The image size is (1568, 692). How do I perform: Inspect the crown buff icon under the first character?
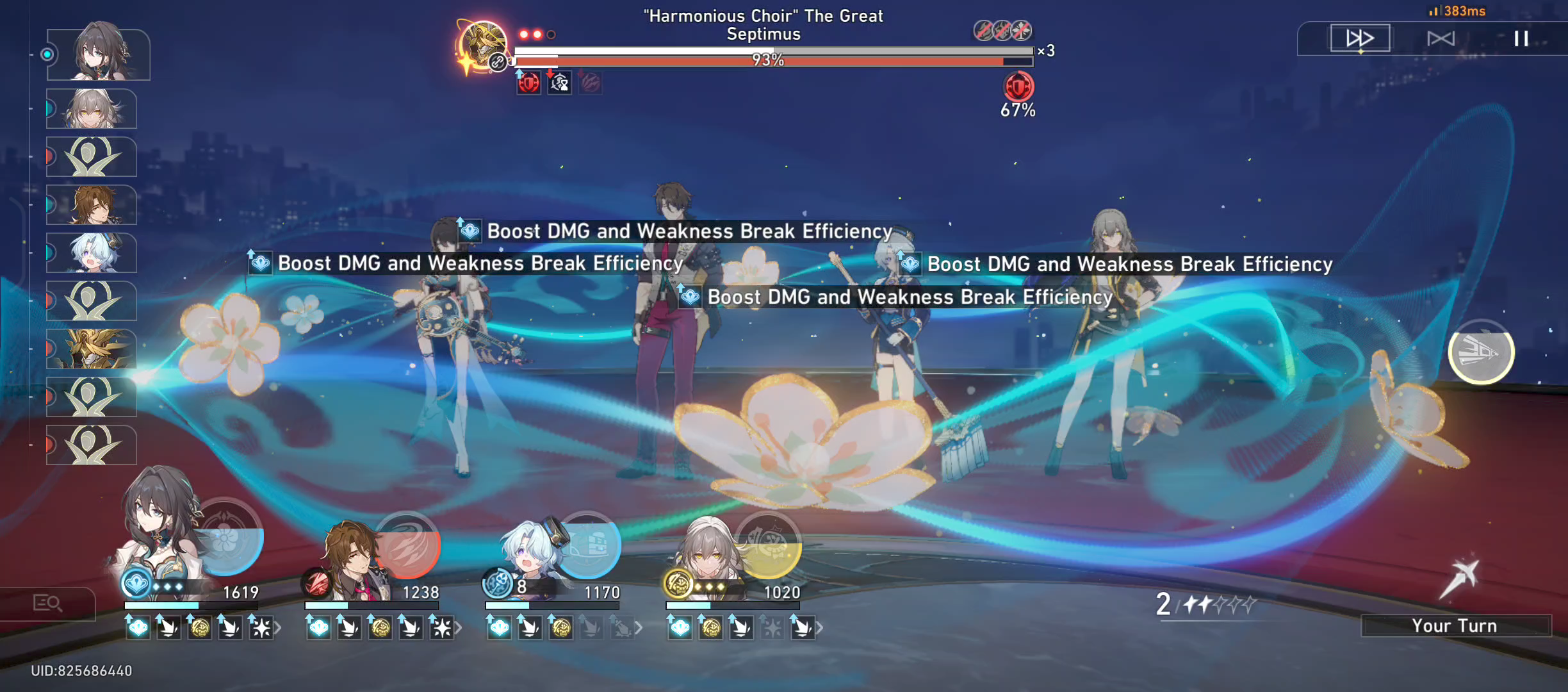coord(138,628)
